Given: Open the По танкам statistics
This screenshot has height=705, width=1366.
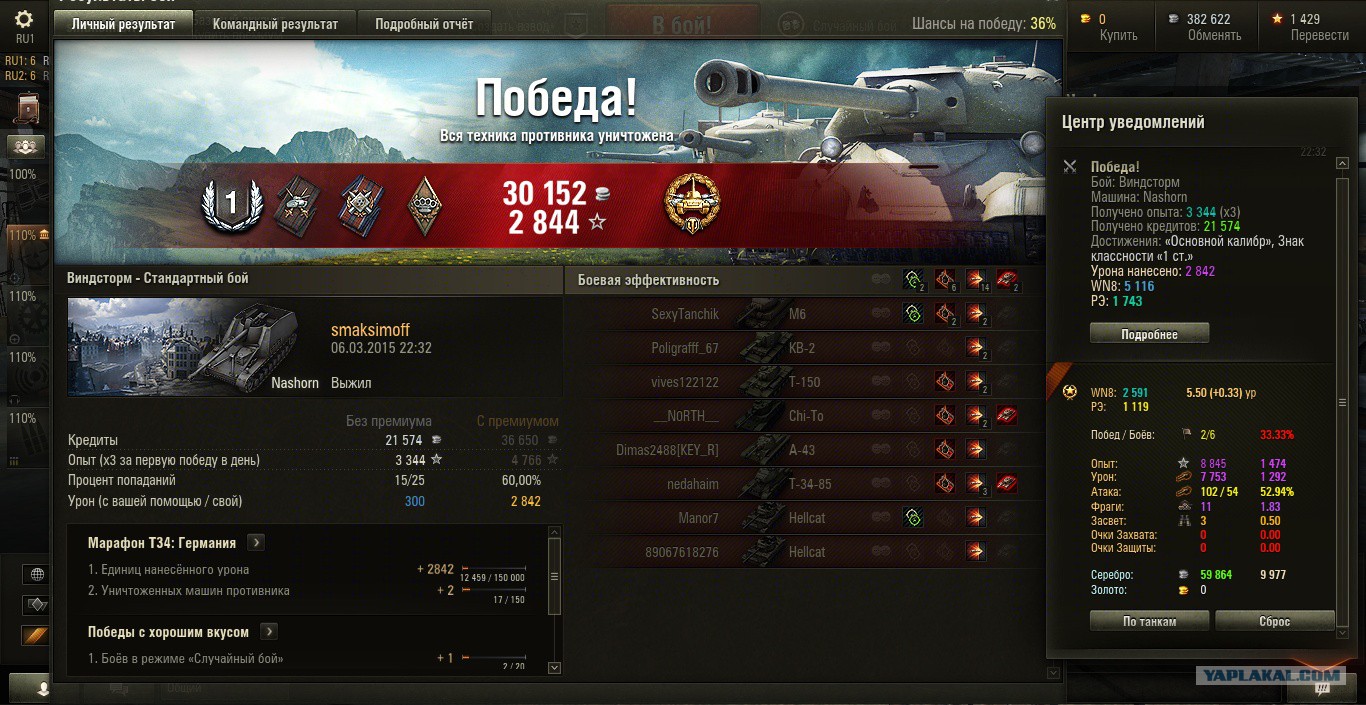Looking at the screenshot, I should coord(1149,621).
